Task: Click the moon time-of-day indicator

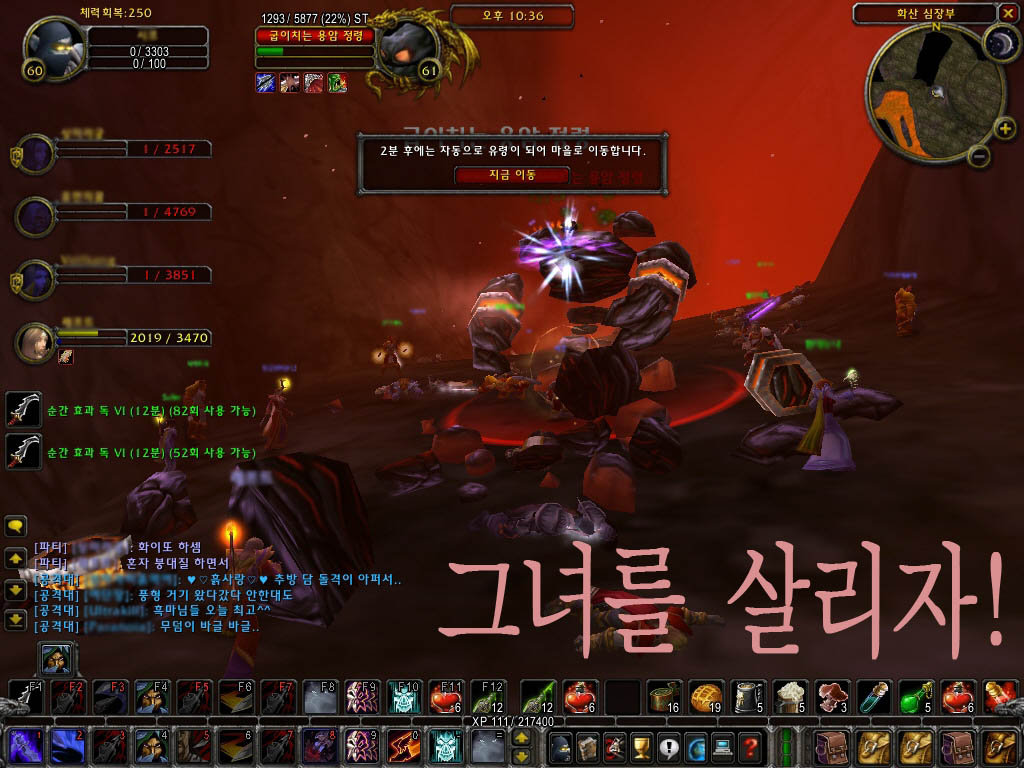Action: (x=998, y=40)
